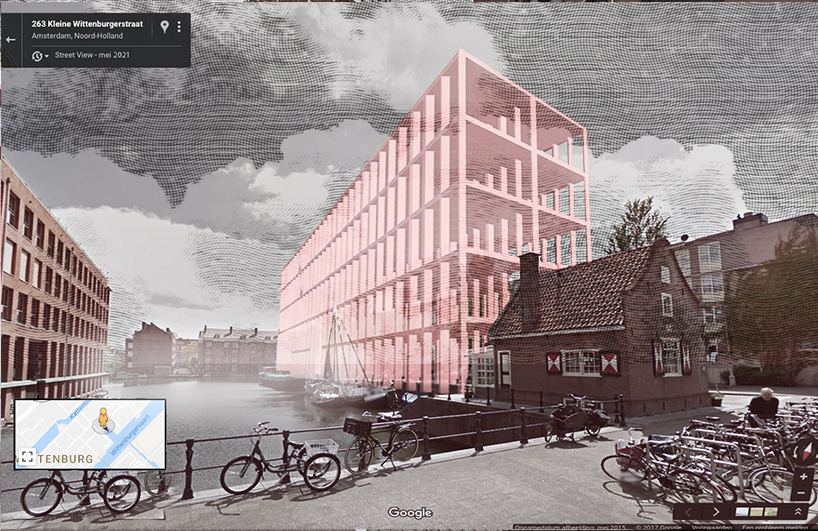Zoom in with the plus button
The width and height of the screenshot is (818, 531).
803,477
